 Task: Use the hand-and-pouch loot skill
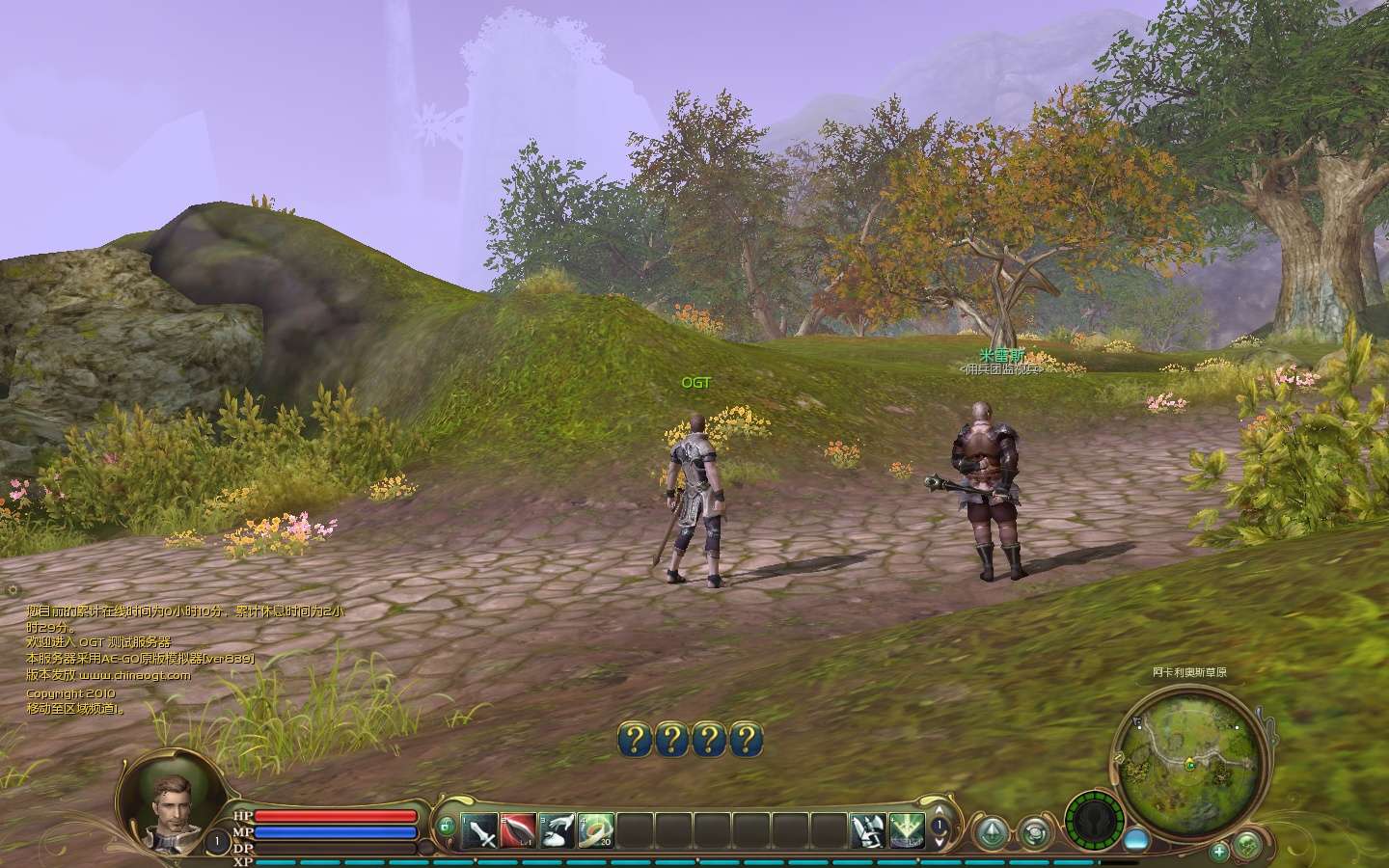pyautogui.click(x=558, y=829)
